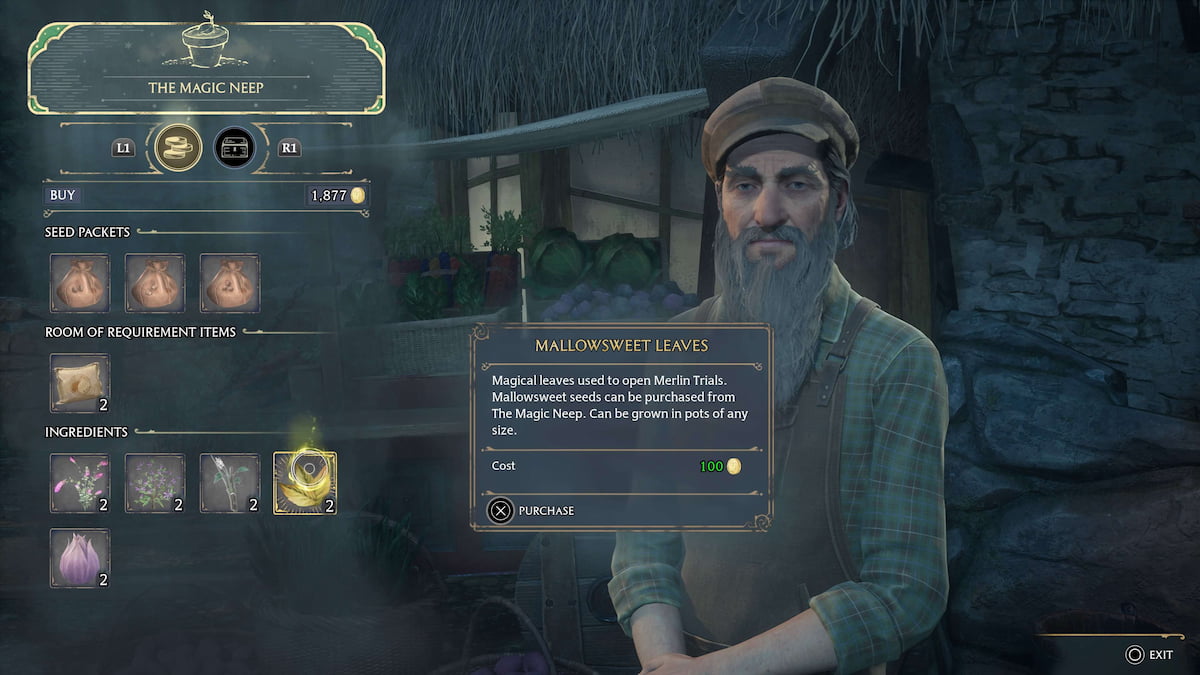
Task: Choose the purple flower bulb ingredient
Action: point(80,558)
